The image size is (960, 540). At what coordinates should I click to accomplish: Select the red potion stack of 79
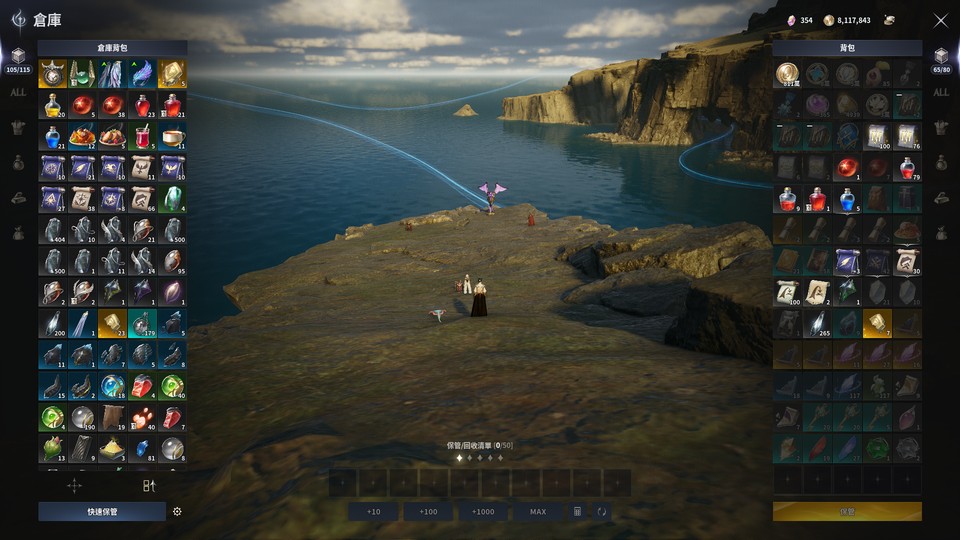907,167
